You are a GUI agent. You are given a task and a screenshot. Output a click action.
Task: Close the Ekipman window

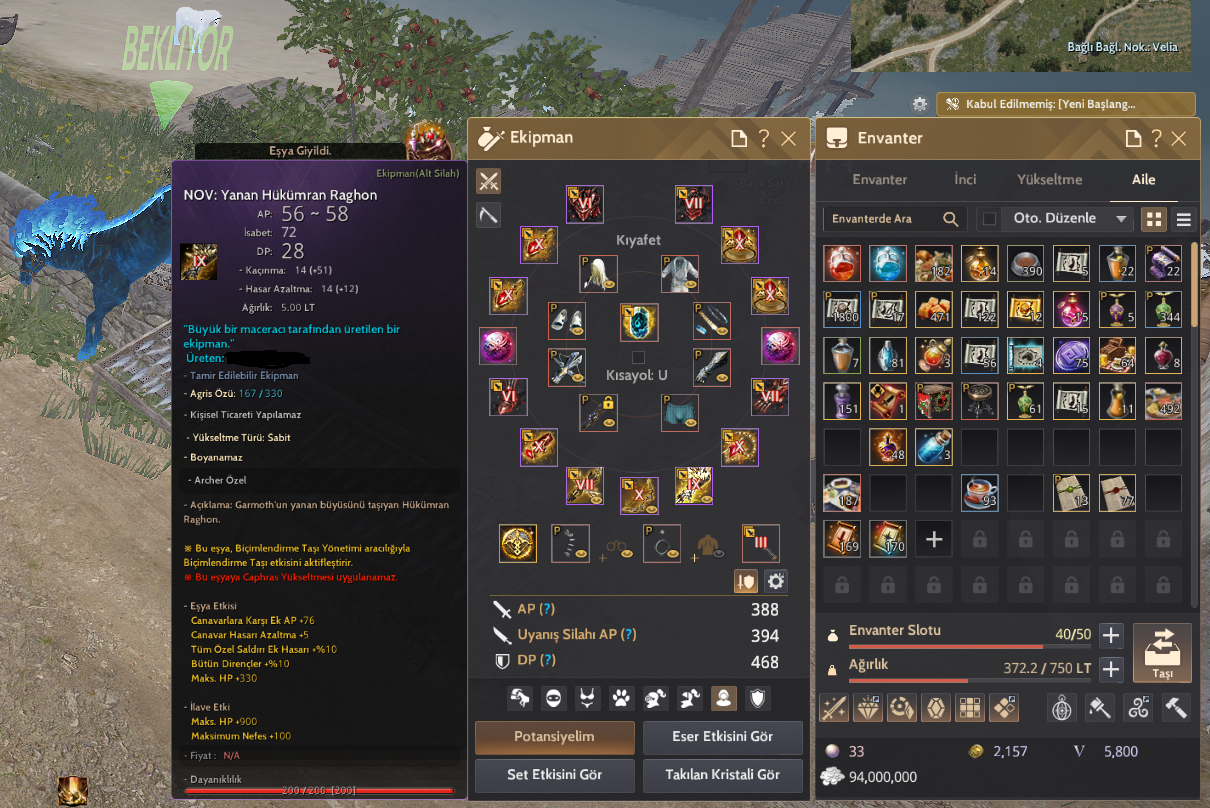[x=789, y=139]
